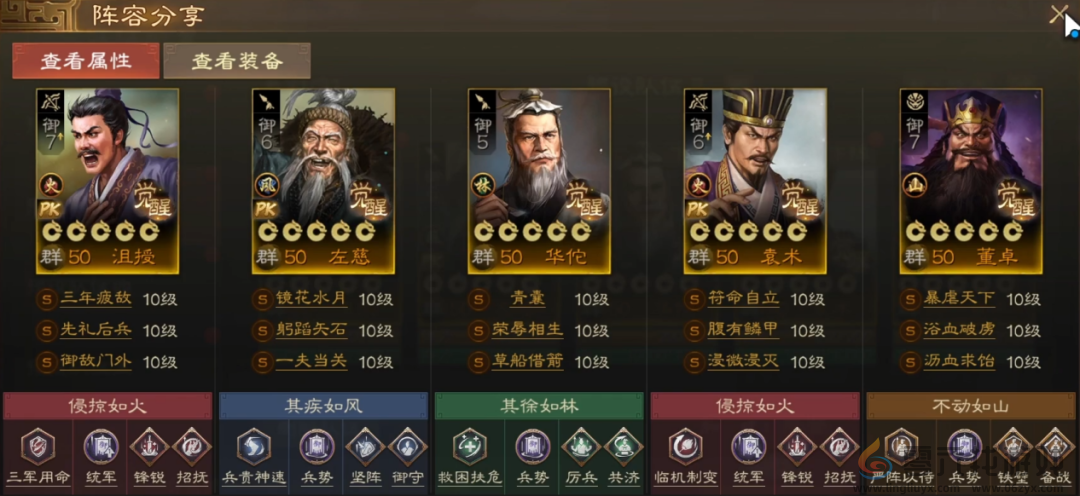Select the 沮授 general card

[x=107, y=180]
